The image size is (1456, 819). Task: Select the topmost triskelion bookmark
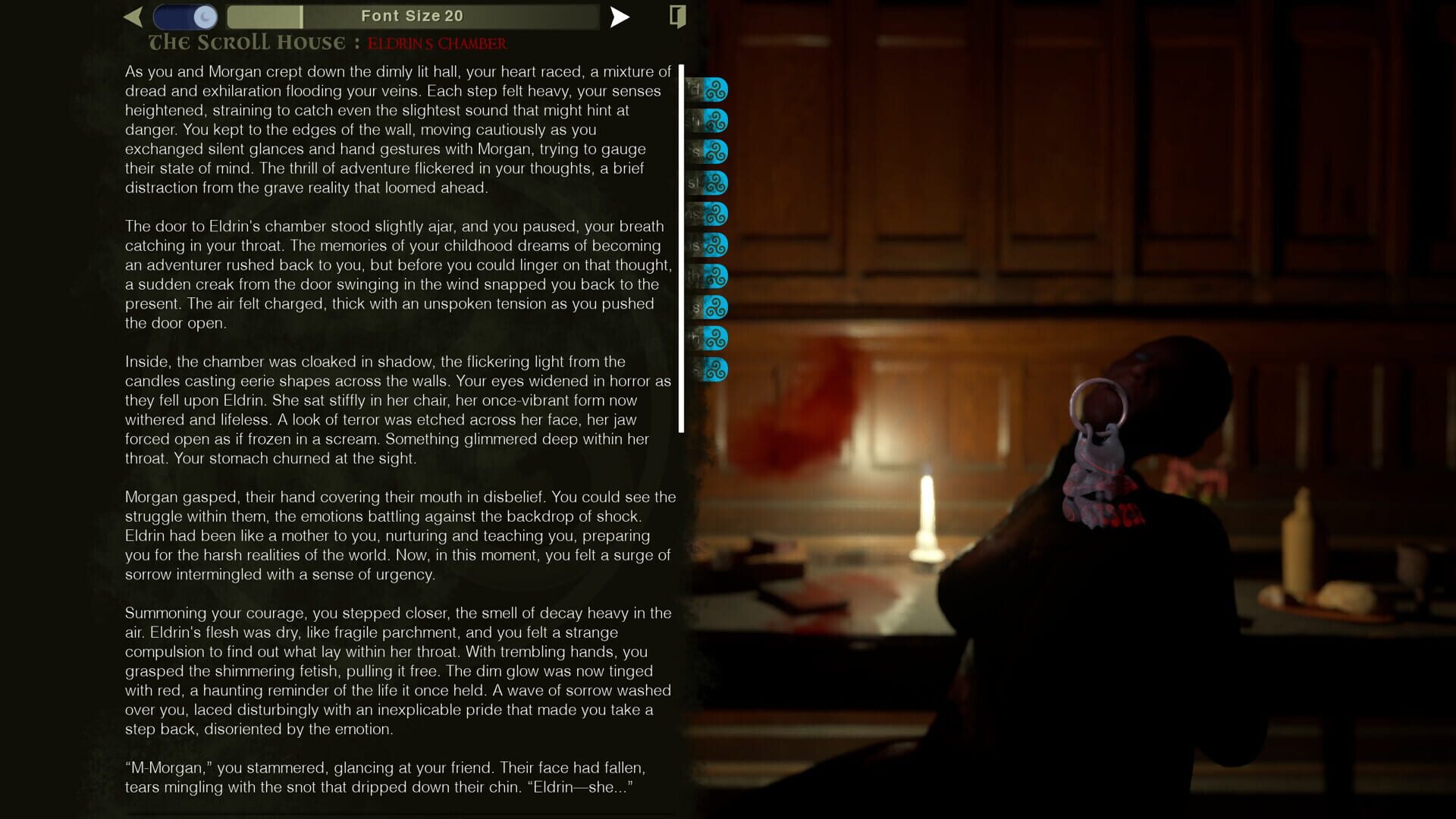point(716,89)
